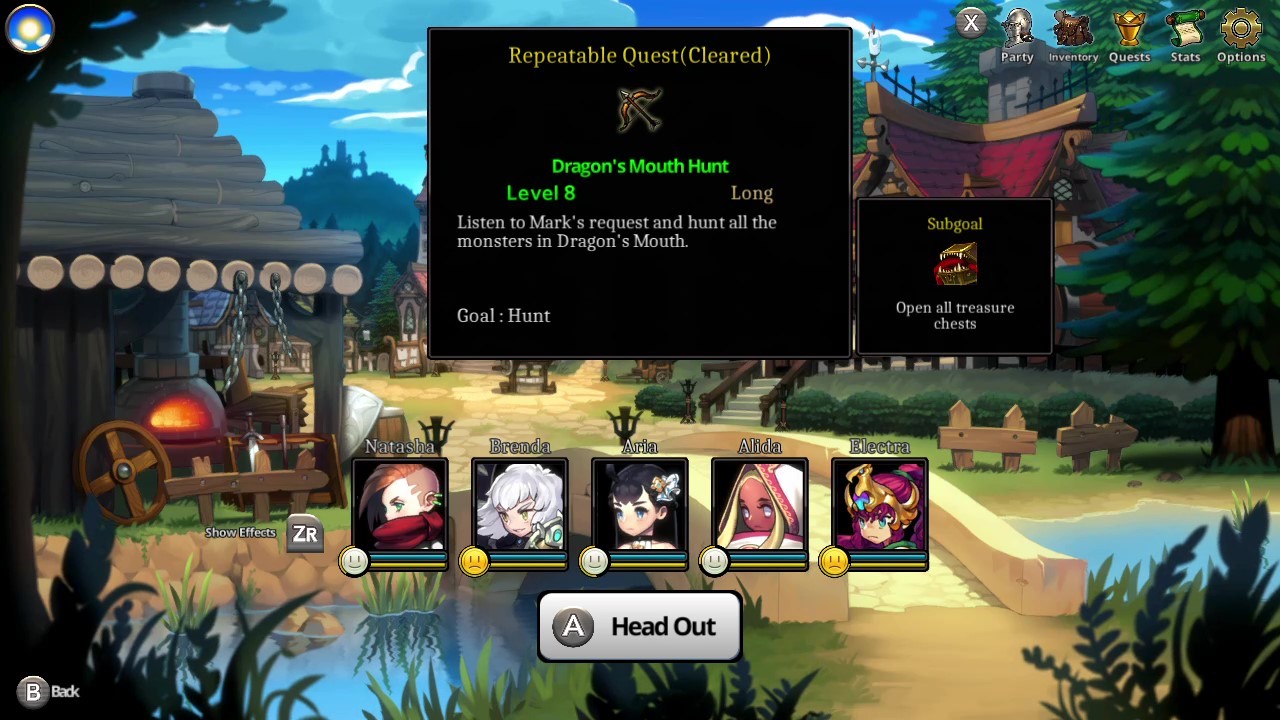1280x720 pixels.
Task: Open the Inventory backpack icon
Action: 1072,32
